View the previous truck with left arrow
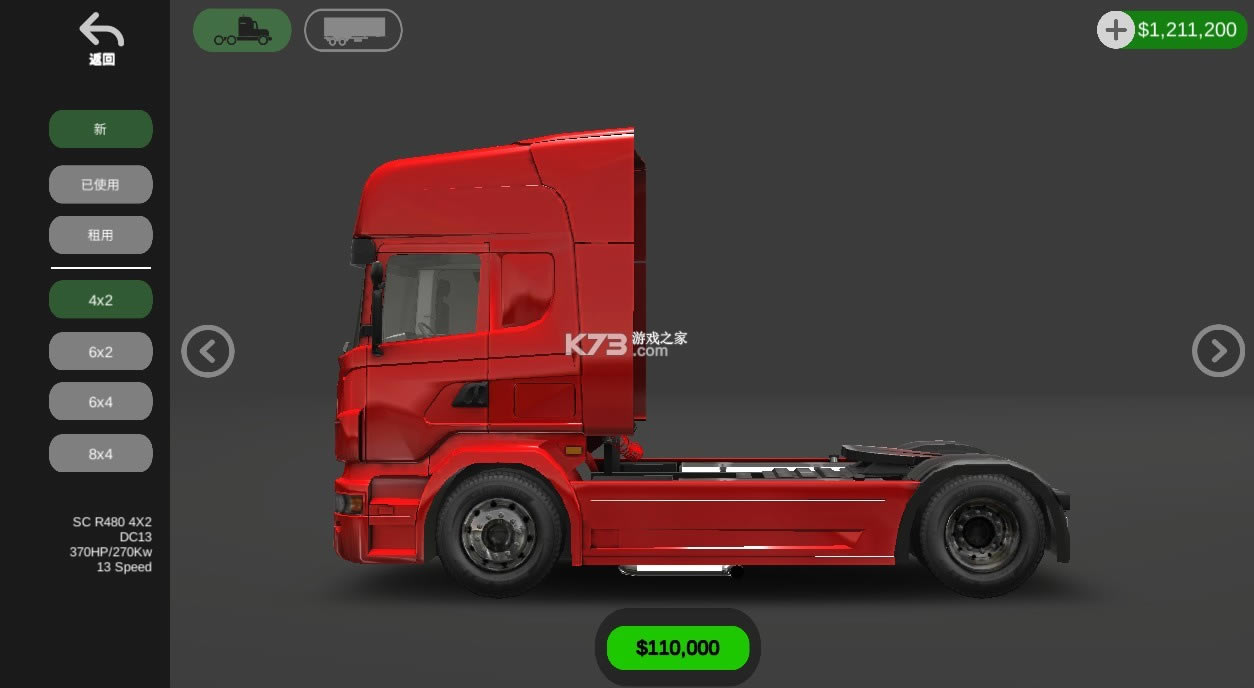This screenshot has width=1254, height=688. tap(208, 351)
